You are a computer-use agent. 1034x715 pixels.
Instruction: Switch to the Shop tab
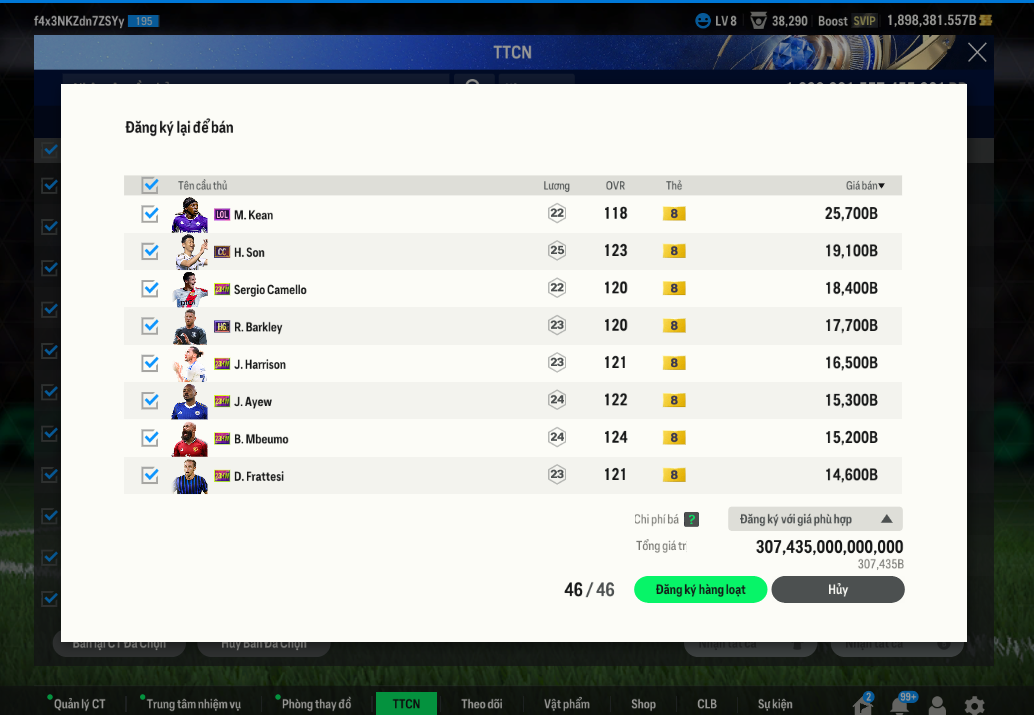coord(643,704)
